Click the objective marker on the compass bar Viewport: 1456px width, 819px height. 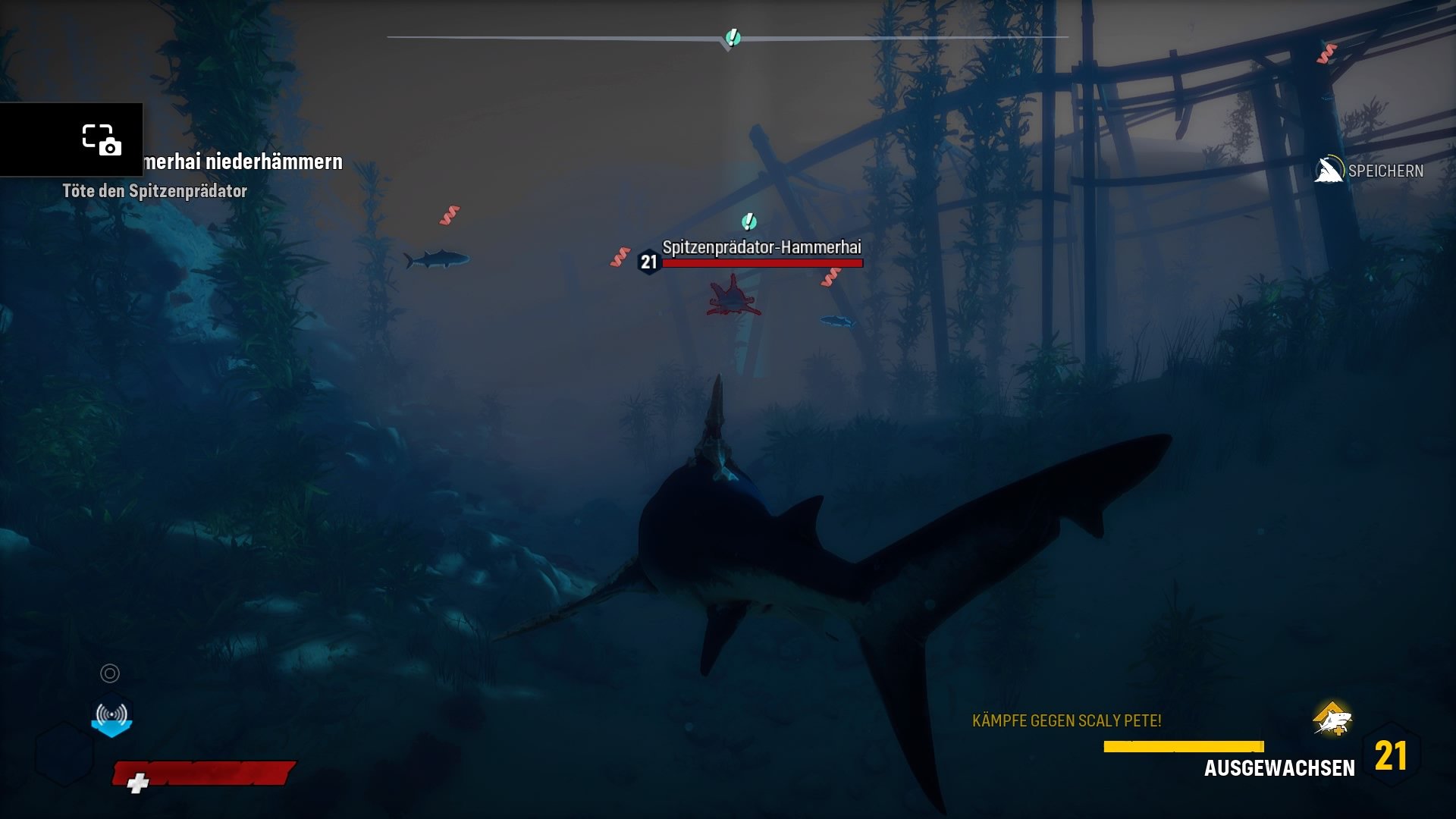point(732,37)
